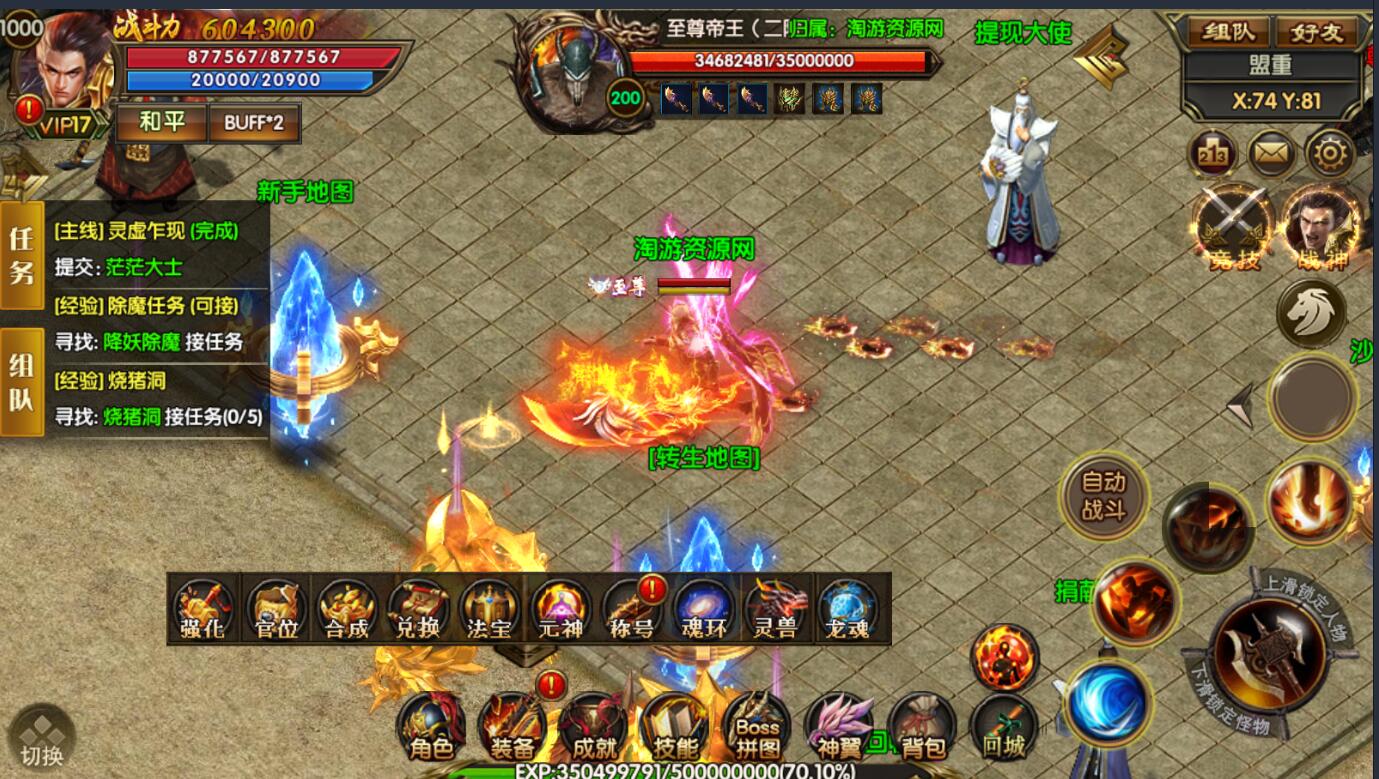Activate the blue whirlwind skill
The image size is (1379, 779).
coord(1106,701)
